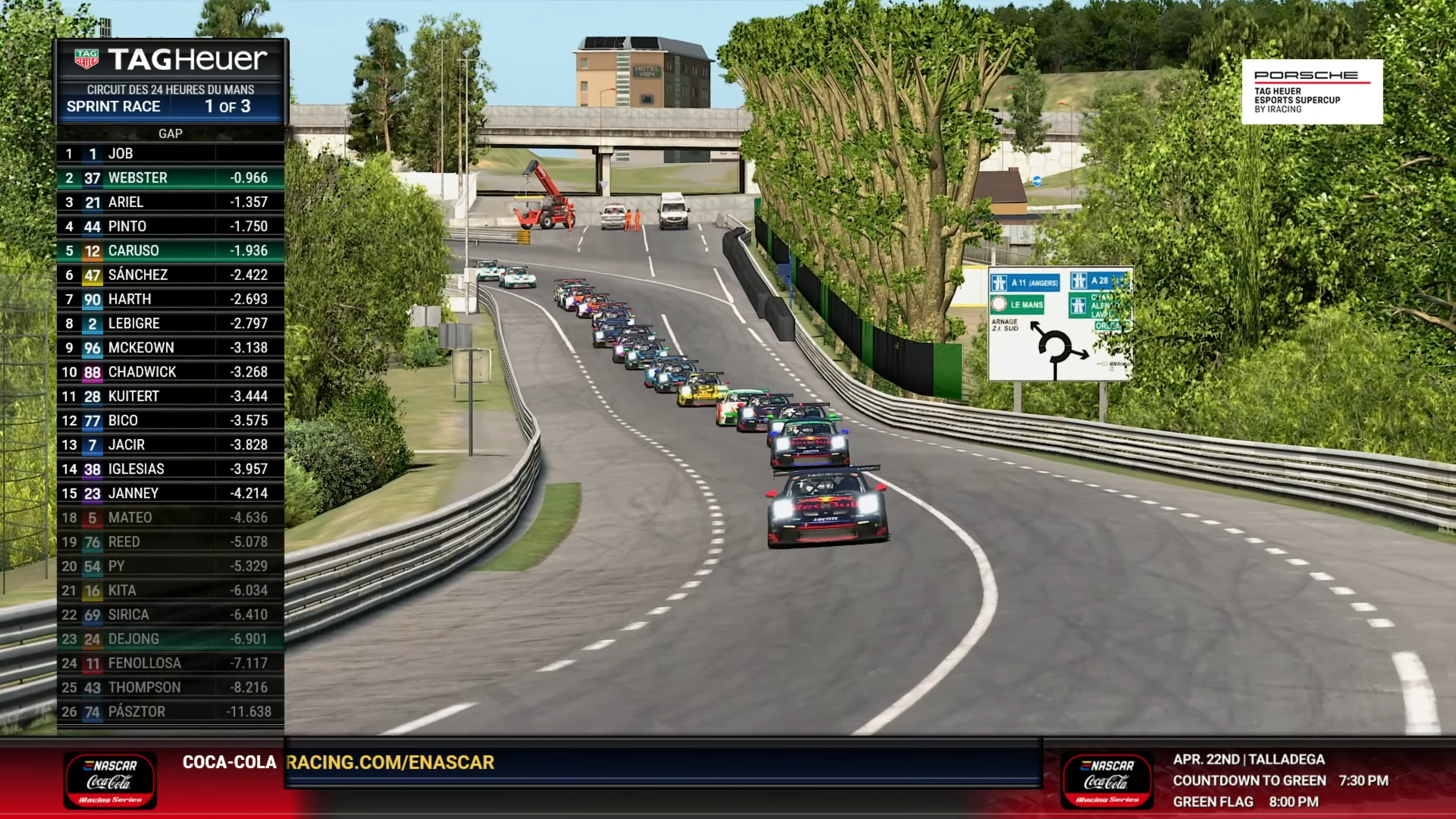
Task: Select Iglesias, car number 38
Action: [170, 469]
